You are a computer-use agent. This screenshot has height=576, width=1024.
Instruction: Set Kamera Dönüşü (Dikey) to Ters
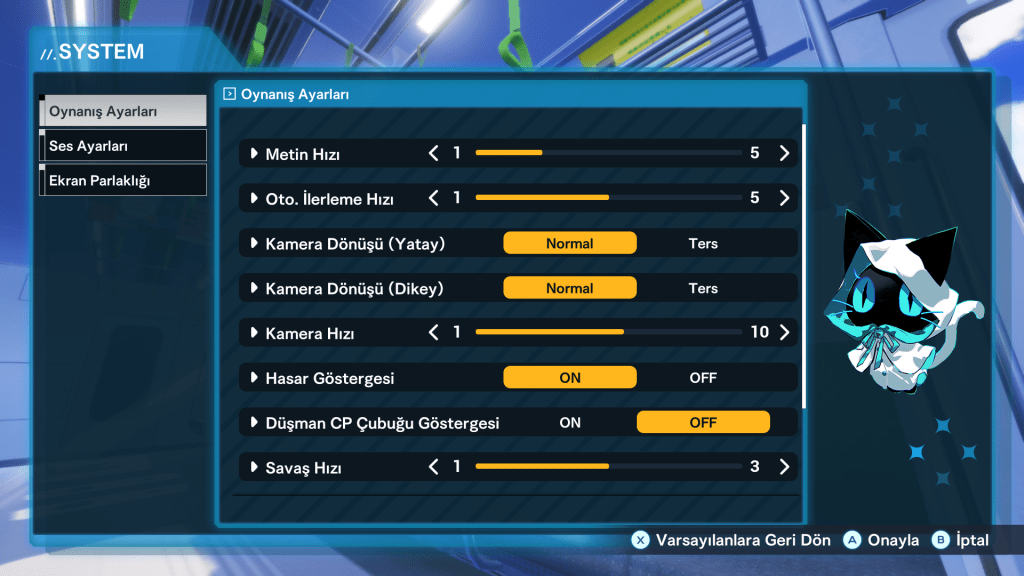(703, 288)
